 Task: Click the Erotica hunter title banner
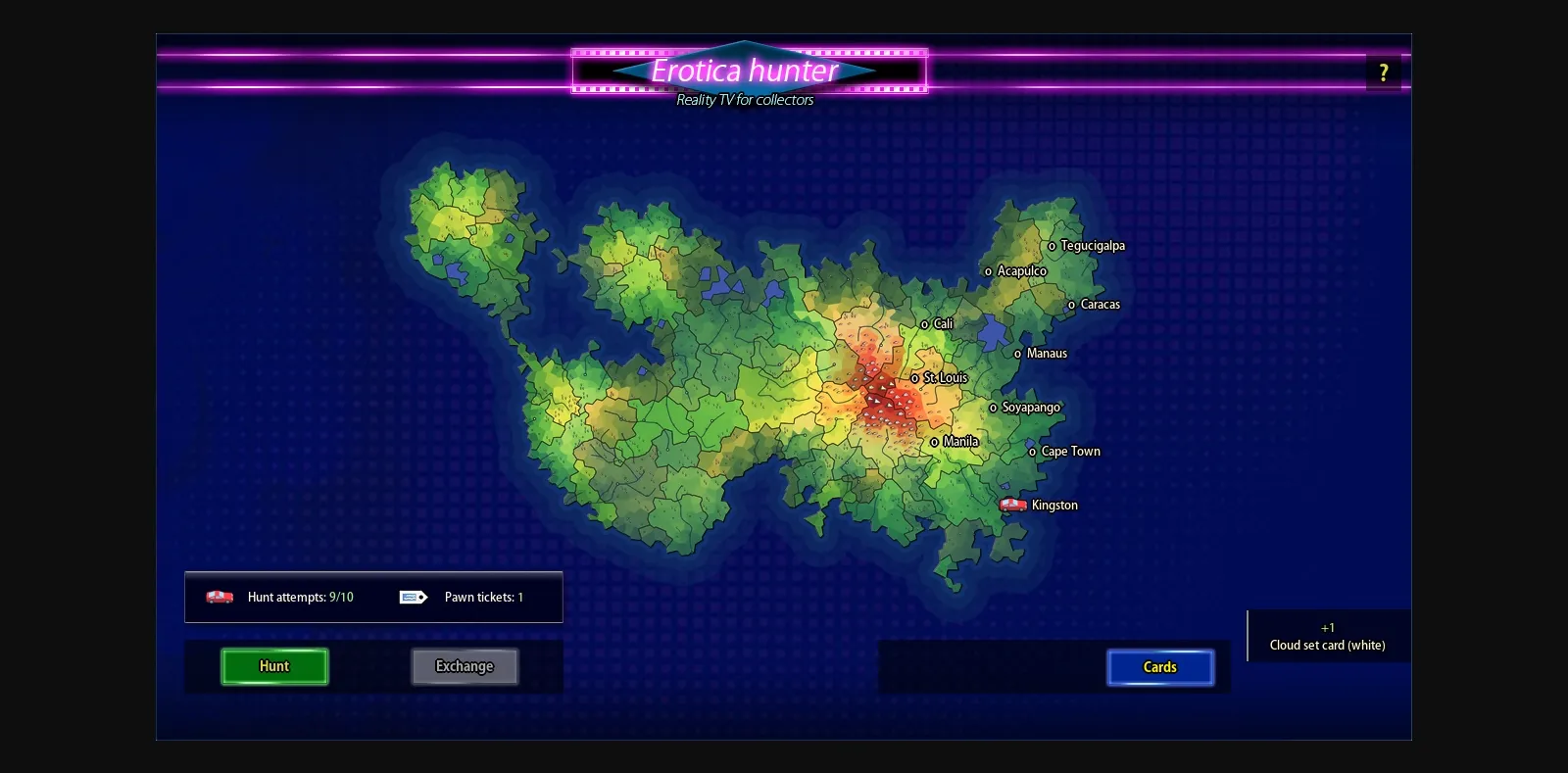coord(745,71)
